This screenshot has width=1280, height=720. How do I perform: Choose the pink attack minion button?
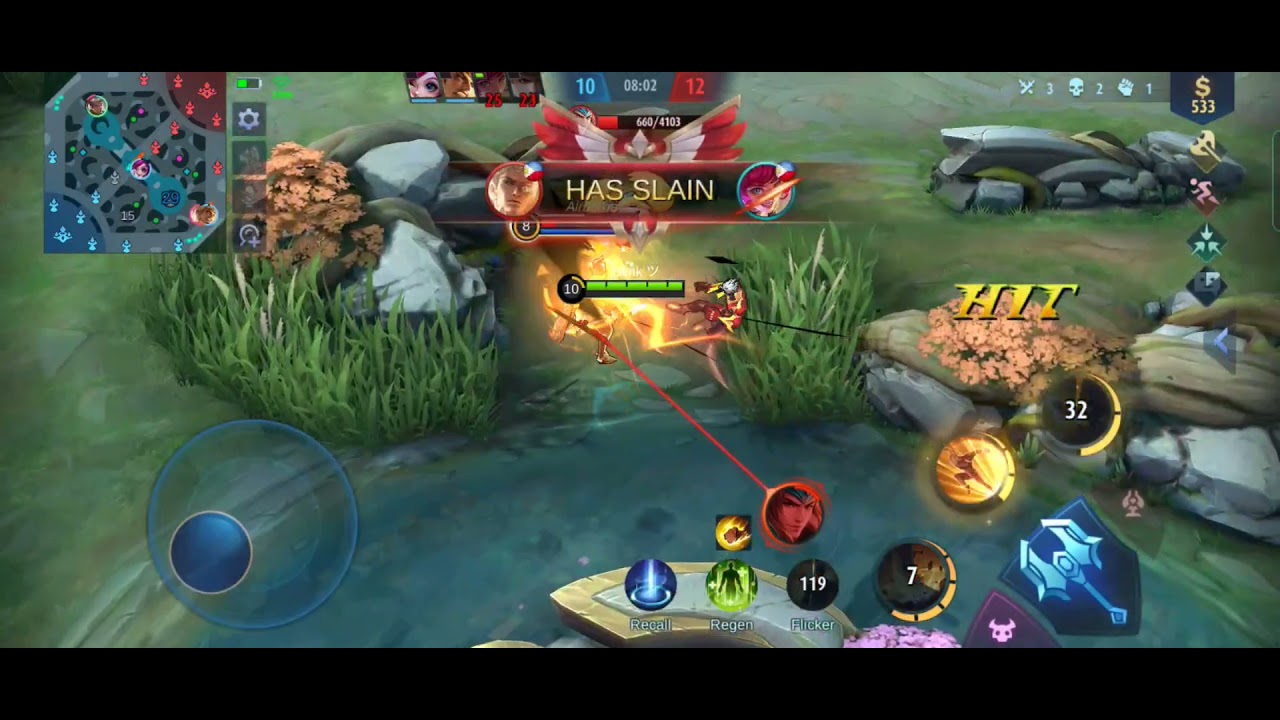coord(1001,630)
